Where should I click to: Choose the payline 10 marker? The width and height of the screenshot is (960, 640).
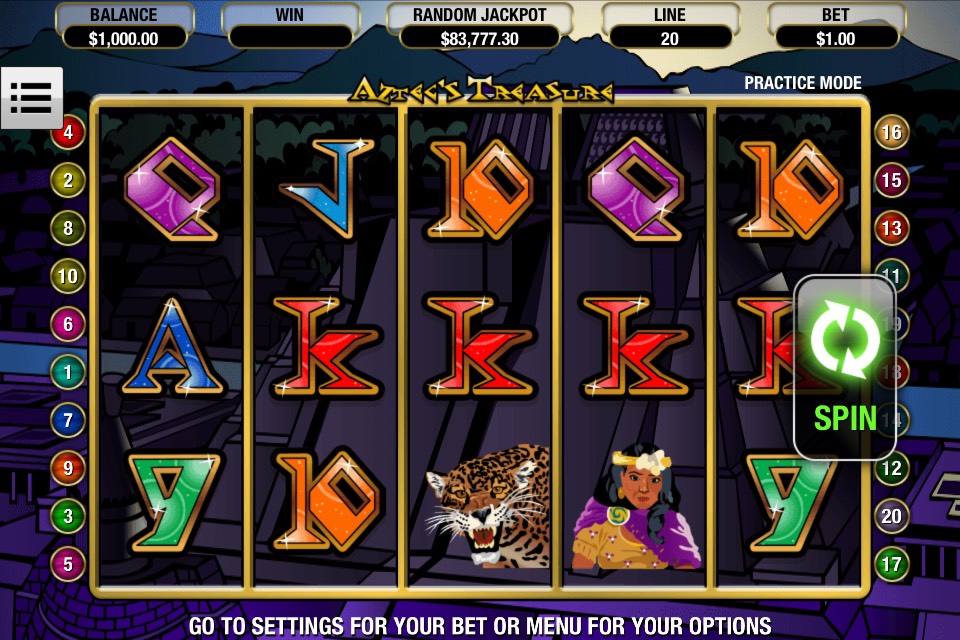point(68,276)
